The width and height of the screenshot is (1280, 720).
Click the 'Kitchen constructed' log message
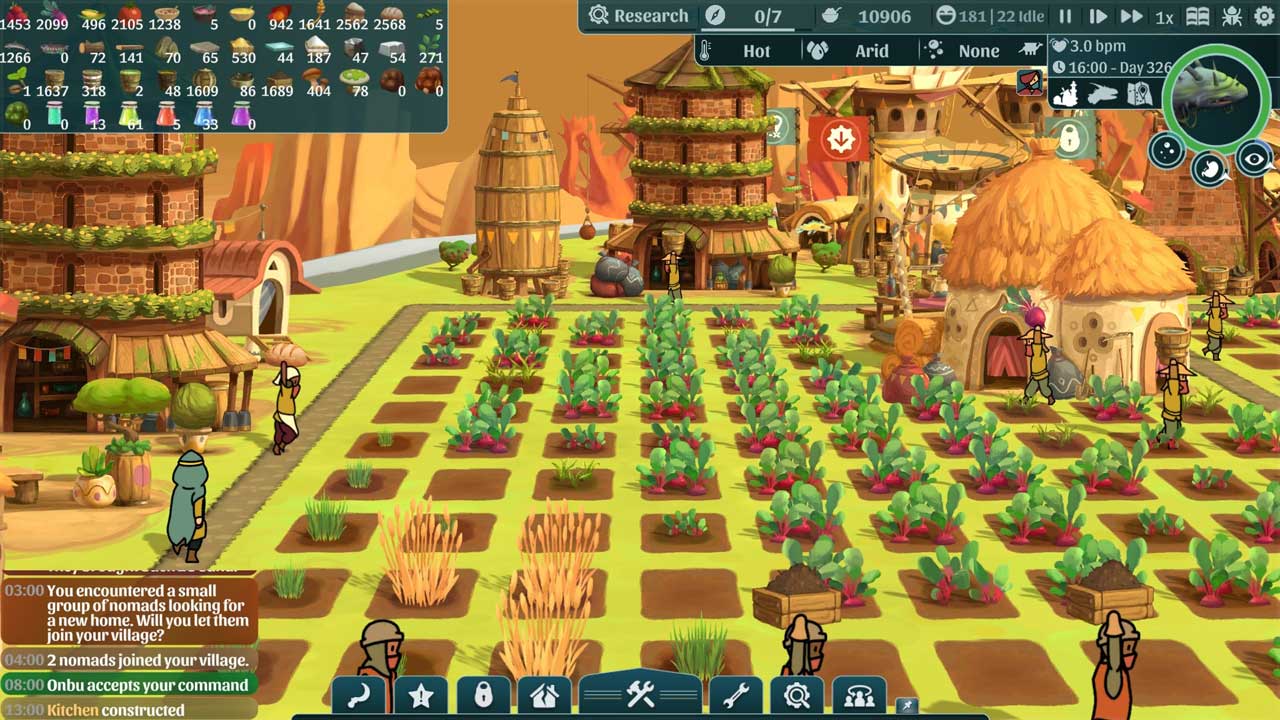click(x=115, y=710)
